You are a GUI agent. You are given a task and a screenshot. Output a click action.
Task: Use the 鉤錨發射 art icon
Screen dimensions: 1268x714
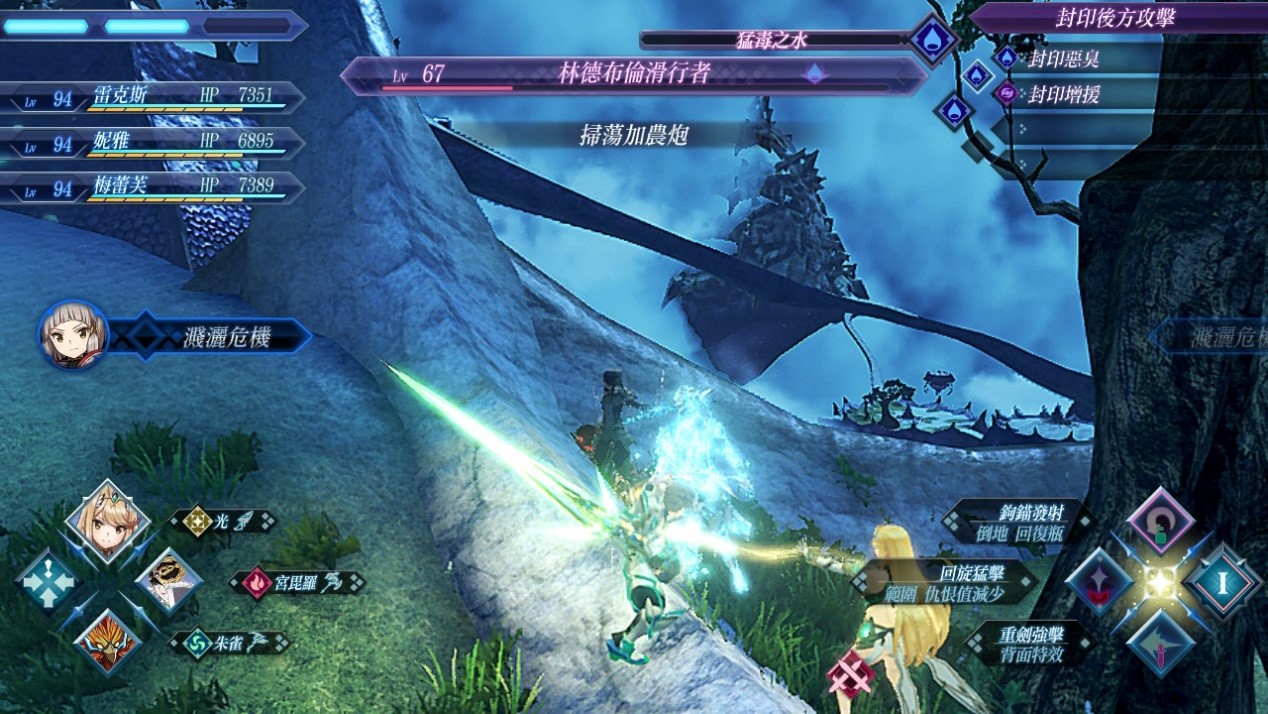pyautogui.click(x=1160, y=521)
